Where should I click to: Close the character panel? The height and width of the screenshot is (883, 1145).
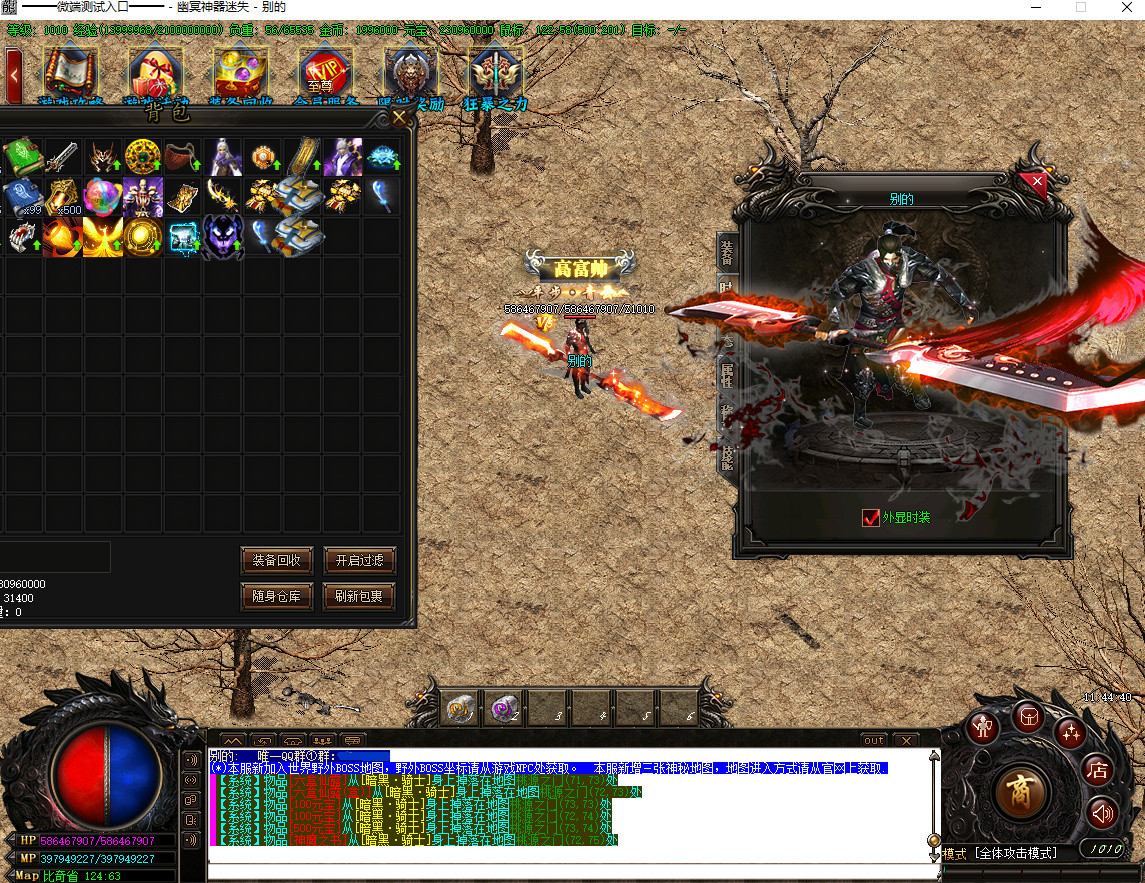tap(1038, 182)
